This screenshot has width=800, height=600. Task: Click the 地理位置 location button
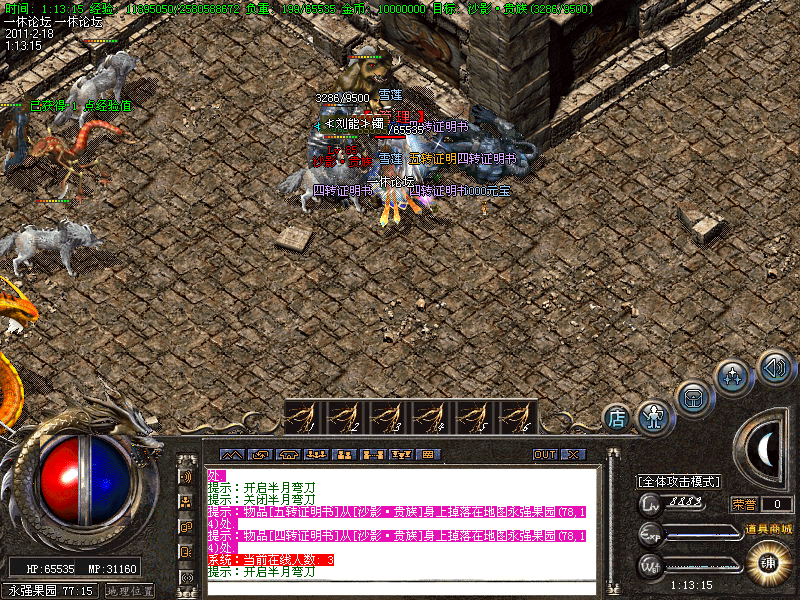pyautogui.click(x=130, y=591)
